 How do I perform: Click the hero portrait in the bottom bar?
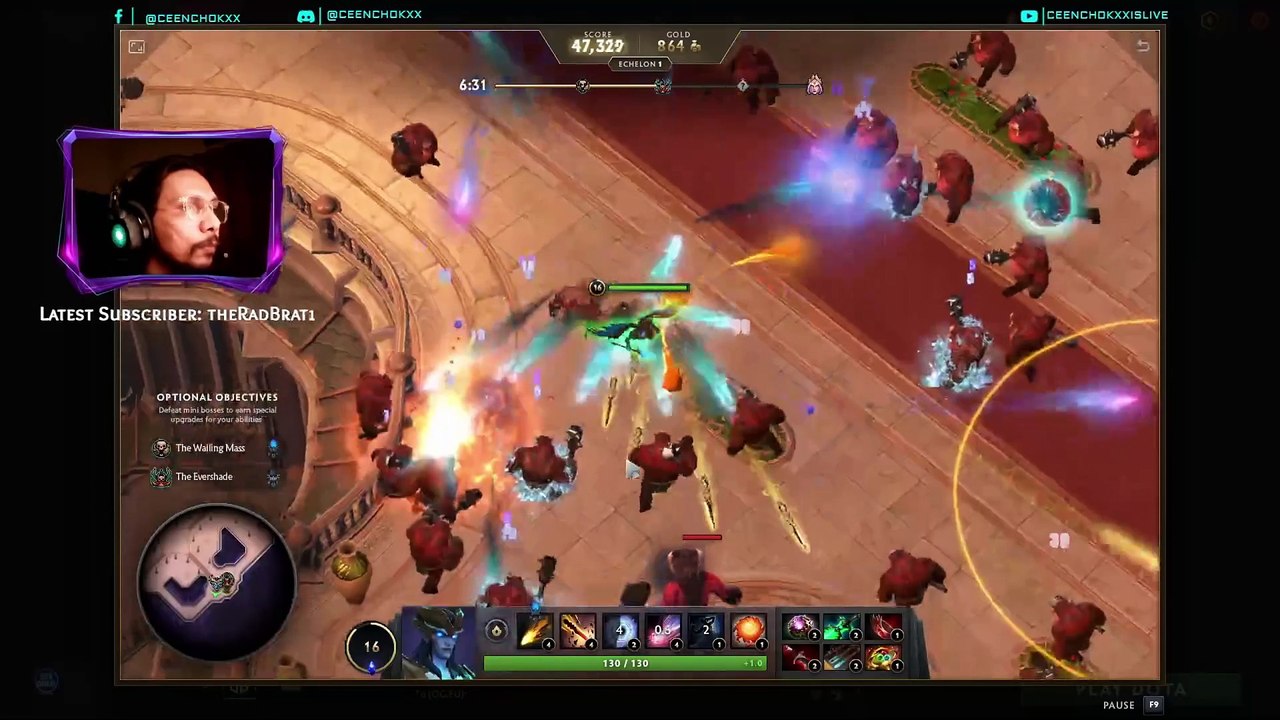pos(440,641)
